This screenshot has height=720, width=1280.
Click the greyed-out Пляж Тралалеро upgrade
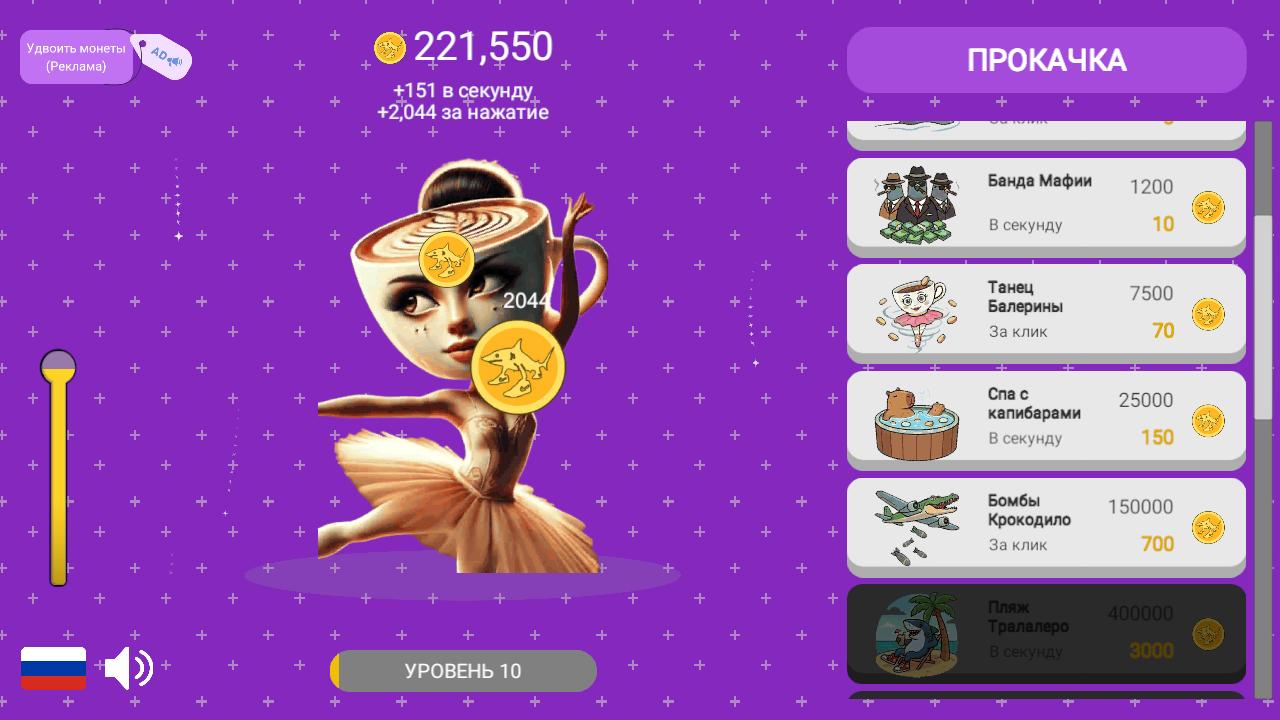(x=1046, y=631)
